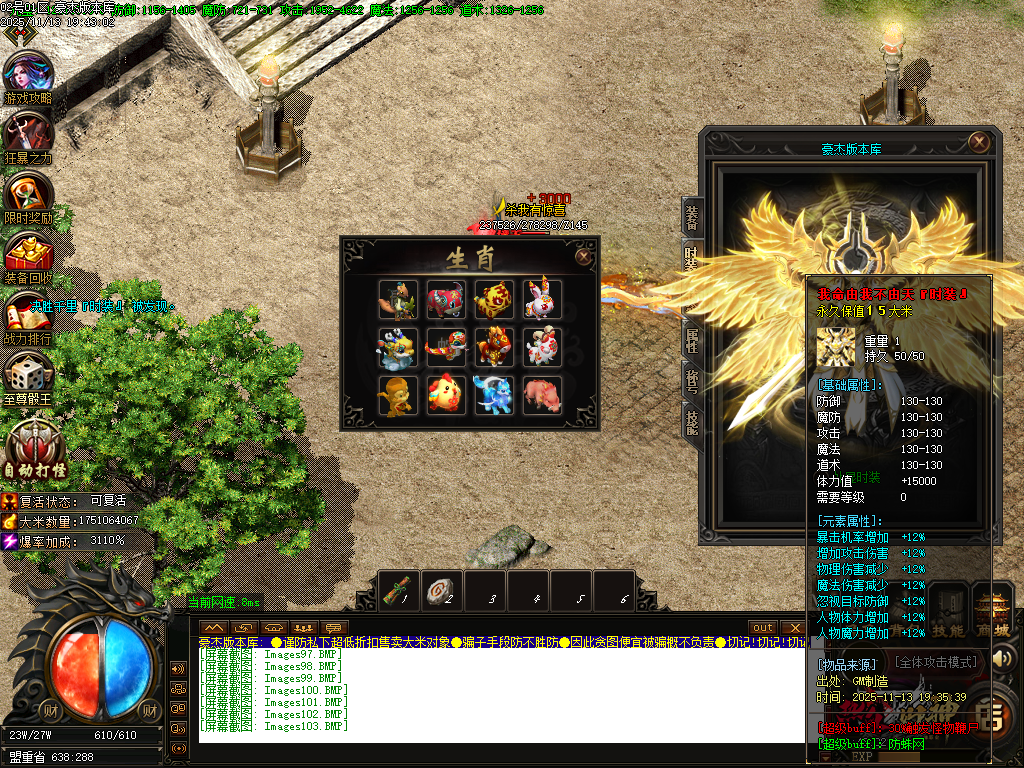The width and height of the screenshot is (1024, 768).
Task: Open the 至尊骰王 dice game
Action: (x=28, y=376)
